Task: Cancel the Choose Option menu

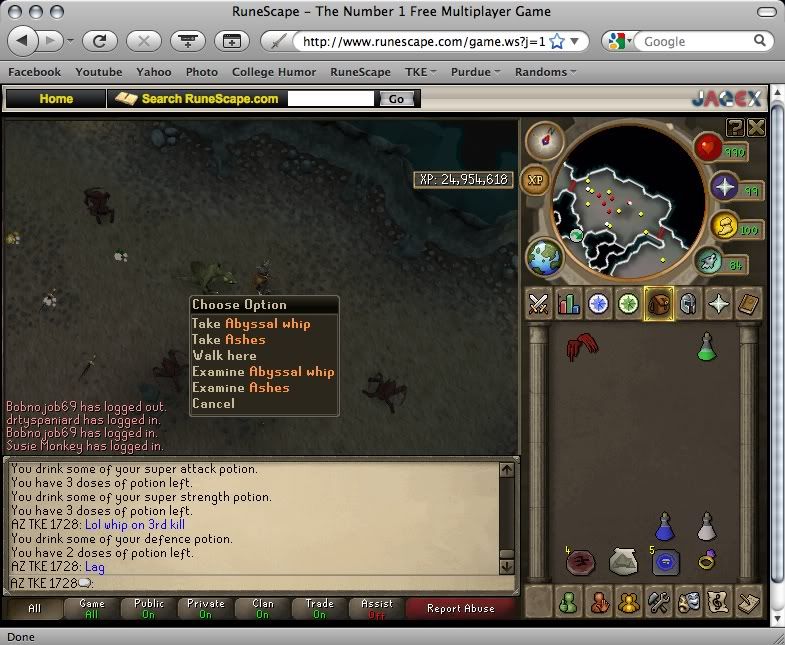Action: click(213, 404)
